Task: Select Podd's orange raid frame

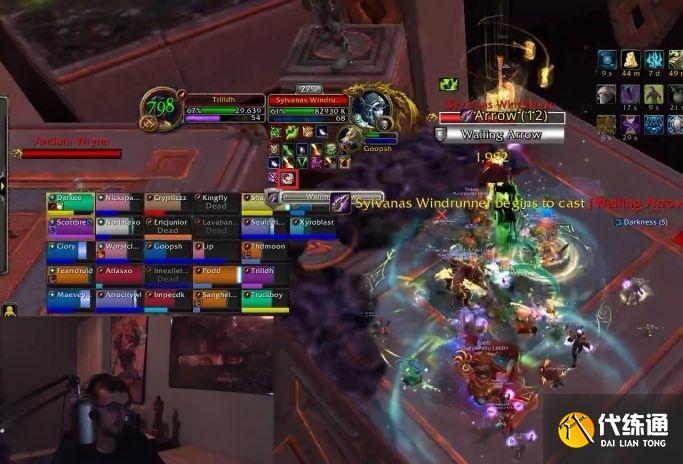Action: point(216,274)
